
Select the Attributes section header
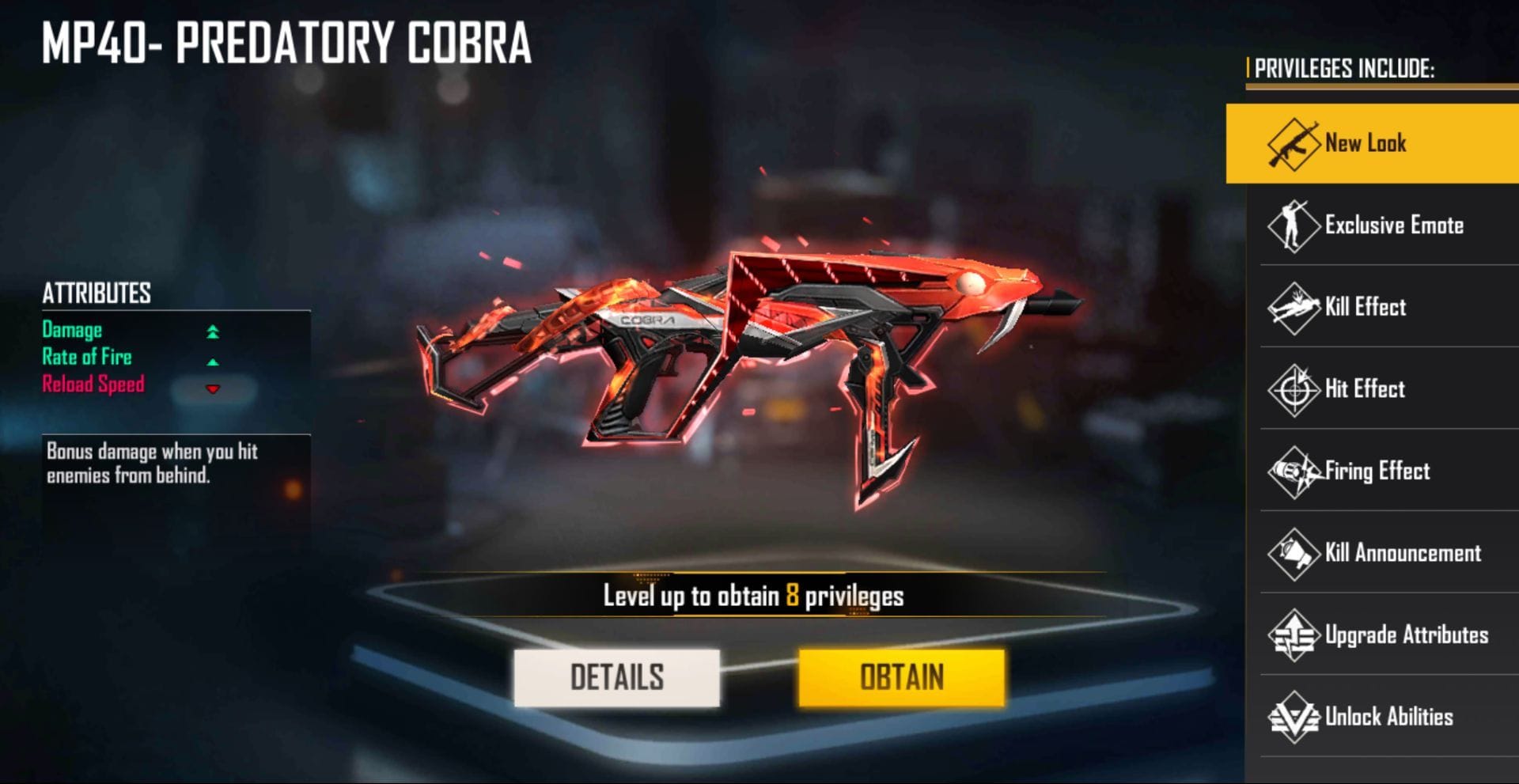97,292
